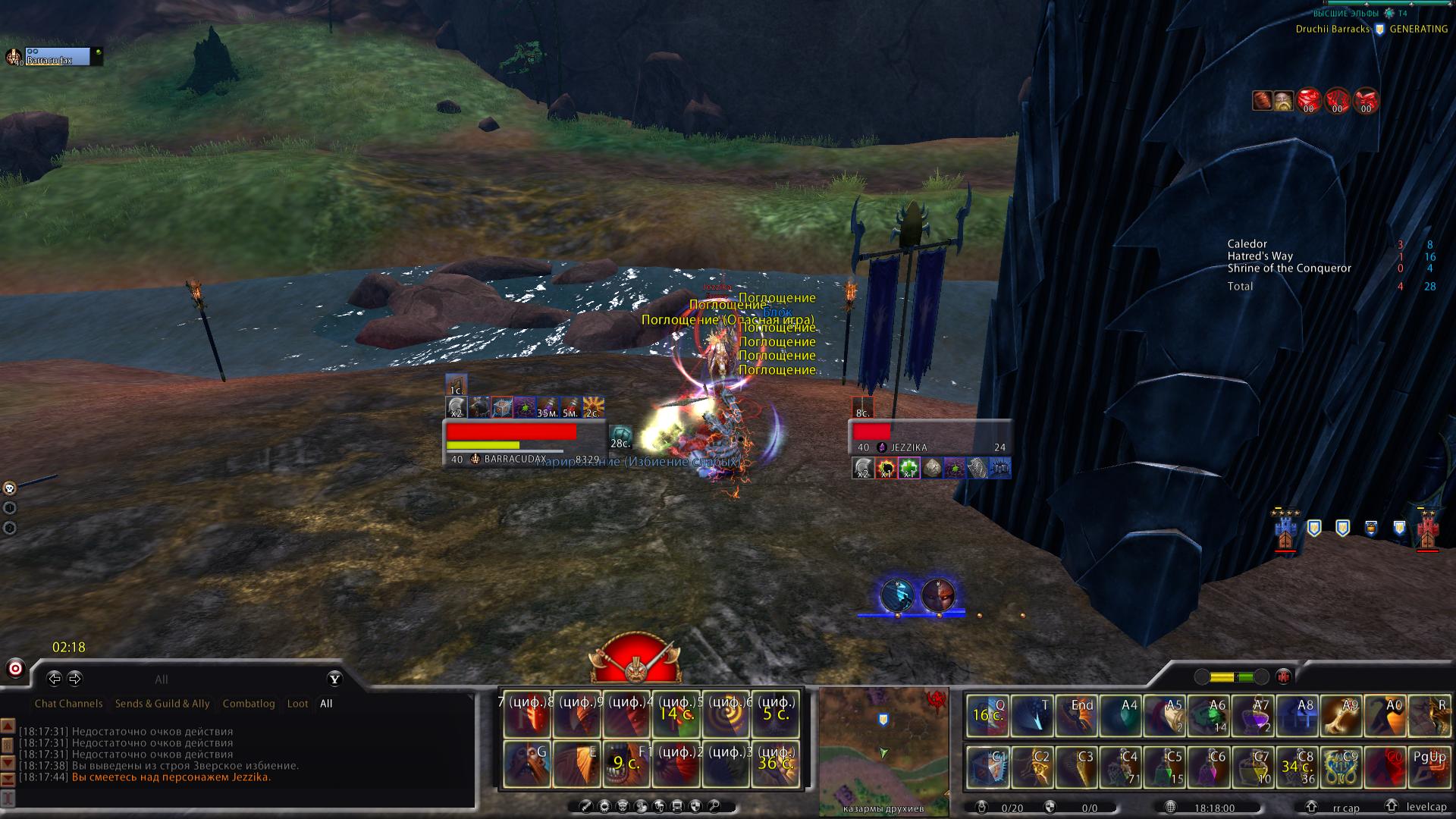Screen dimensions: 1456x819
Task: Switch to the Combatlog chat tab
Action: (x=249, y=704)
